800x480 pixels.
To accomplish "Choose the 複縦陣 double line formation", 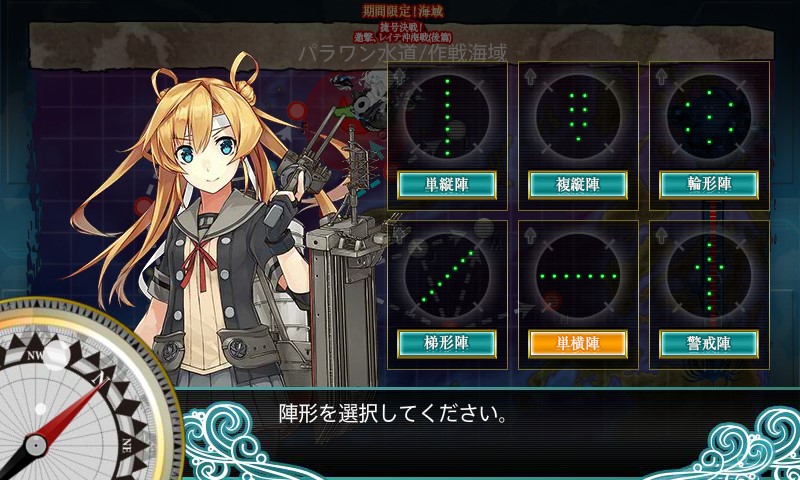I will (x=578, y=184).
